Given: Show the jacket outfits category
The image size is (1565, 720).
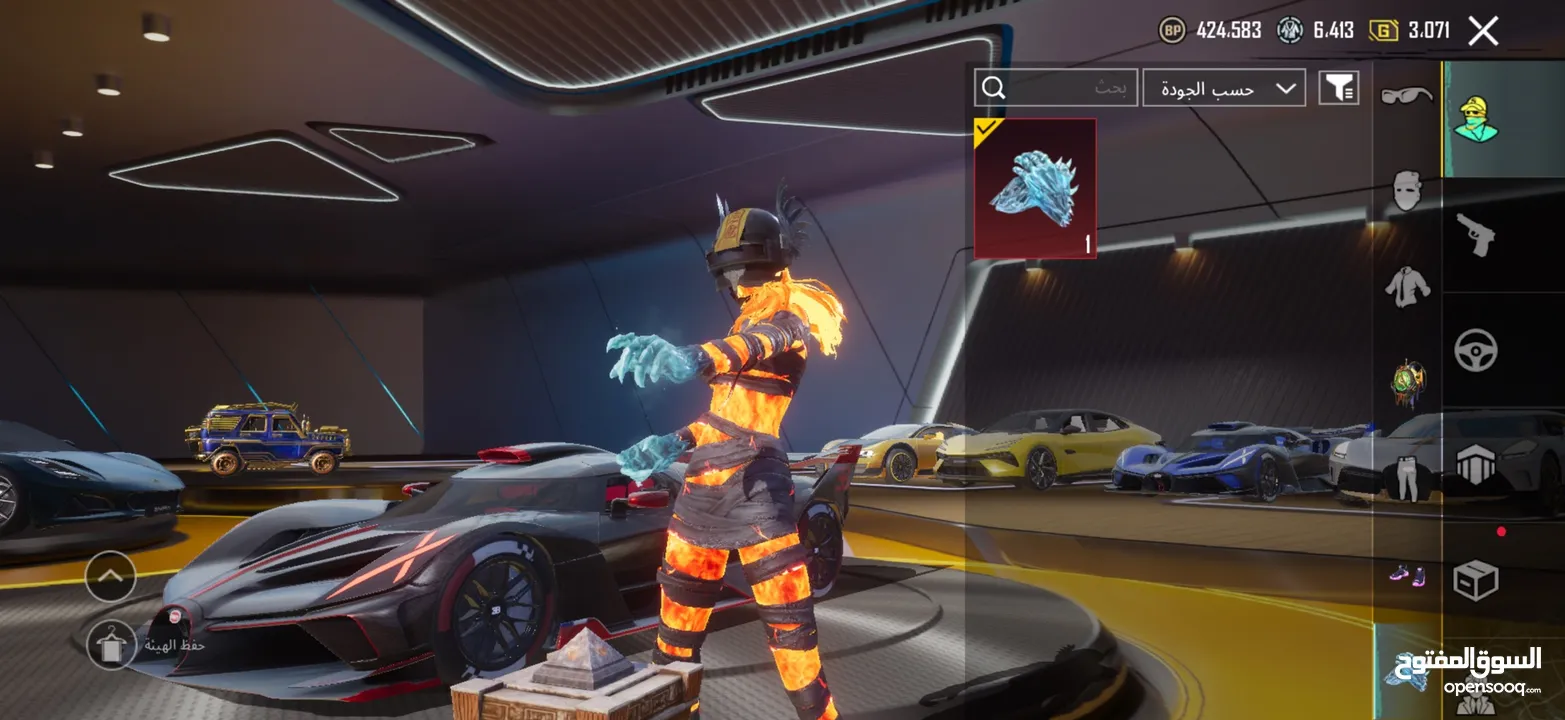Looking at the screenshot, I should click(x=1406, y=286).
